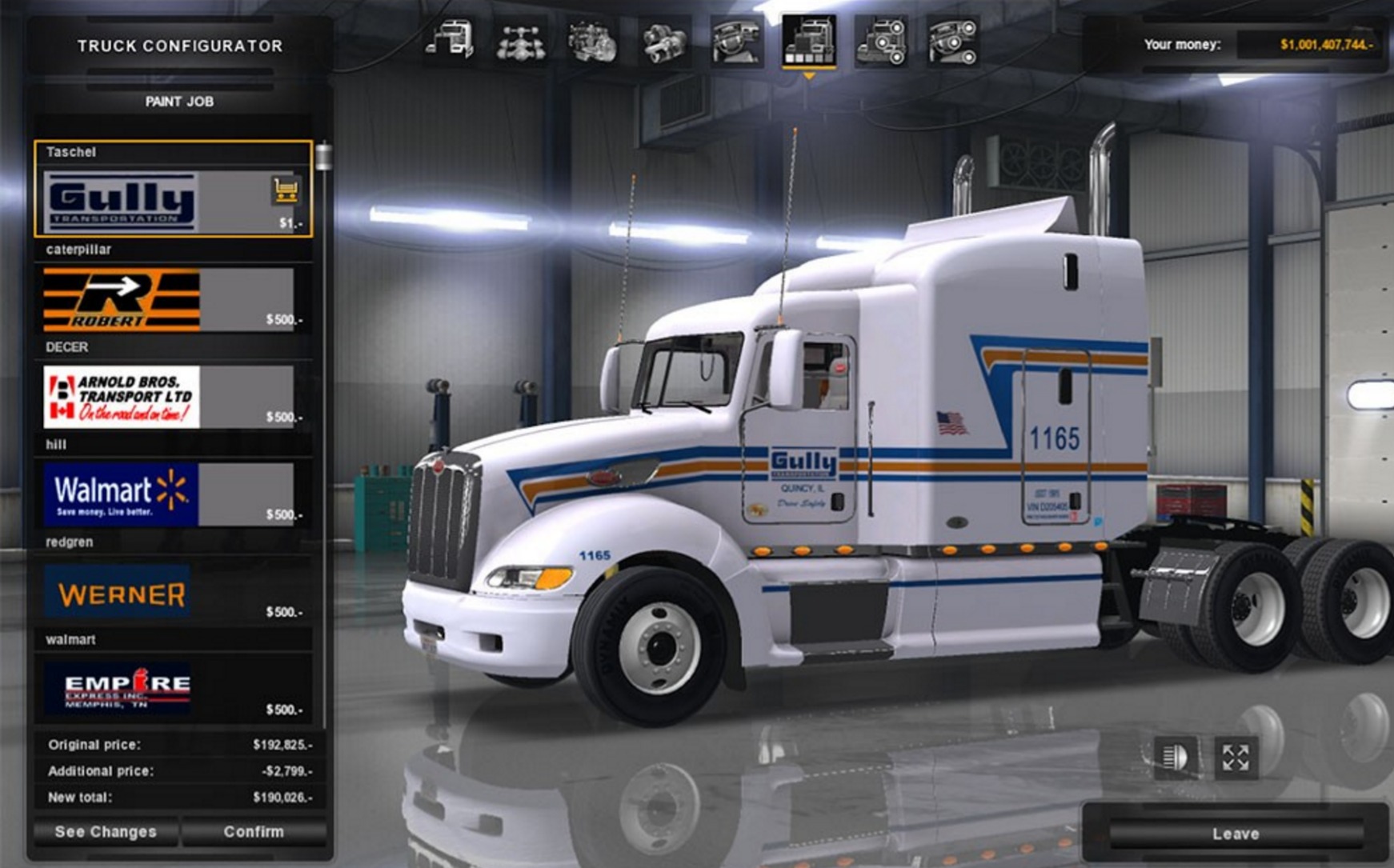Open the engine configuration tab
Screen dimensions: 1394x868
tap(592, 41)
